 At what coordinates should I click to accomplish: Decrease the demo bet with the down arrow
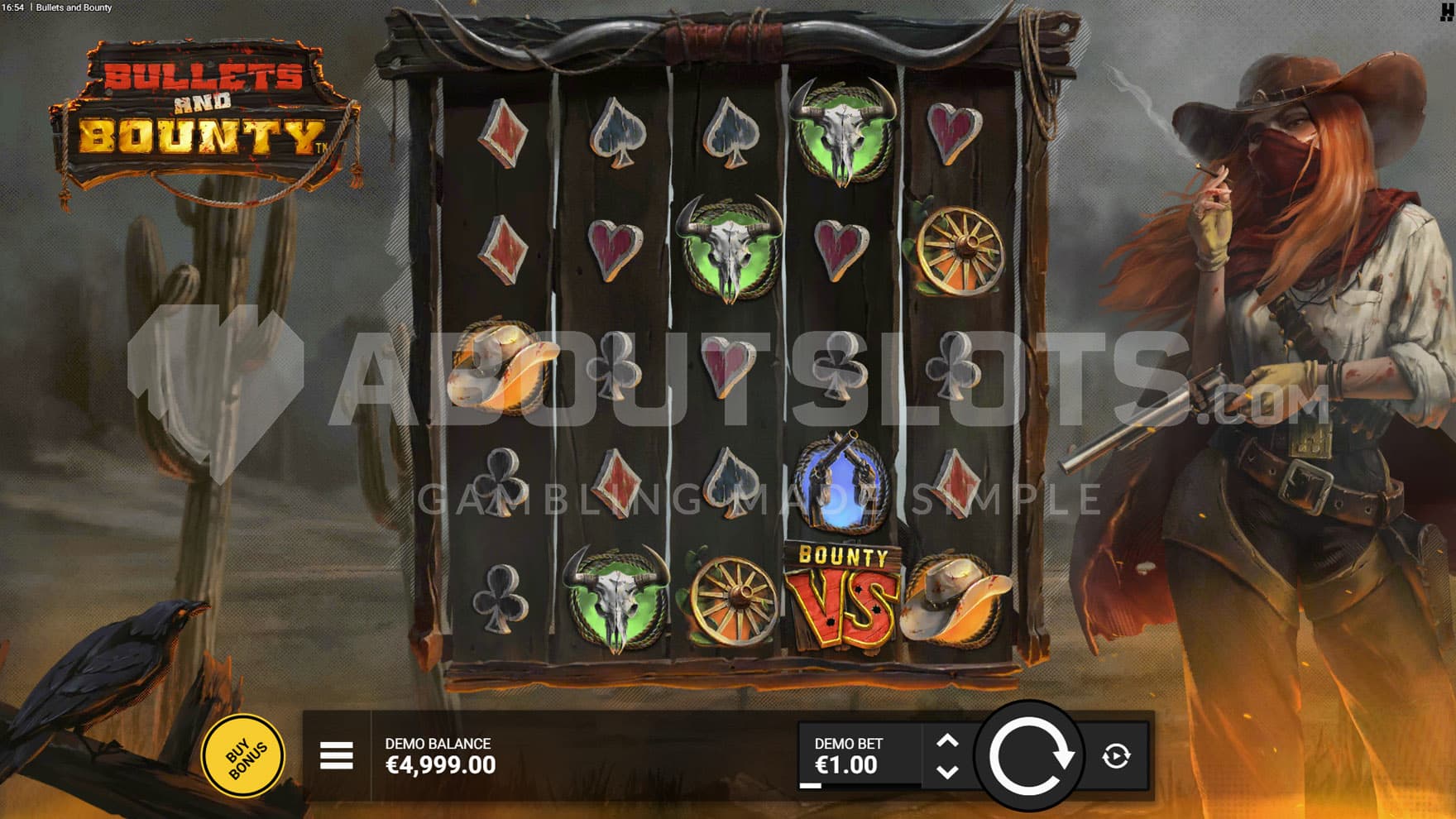pyautogui.click(x=948, y=772)
